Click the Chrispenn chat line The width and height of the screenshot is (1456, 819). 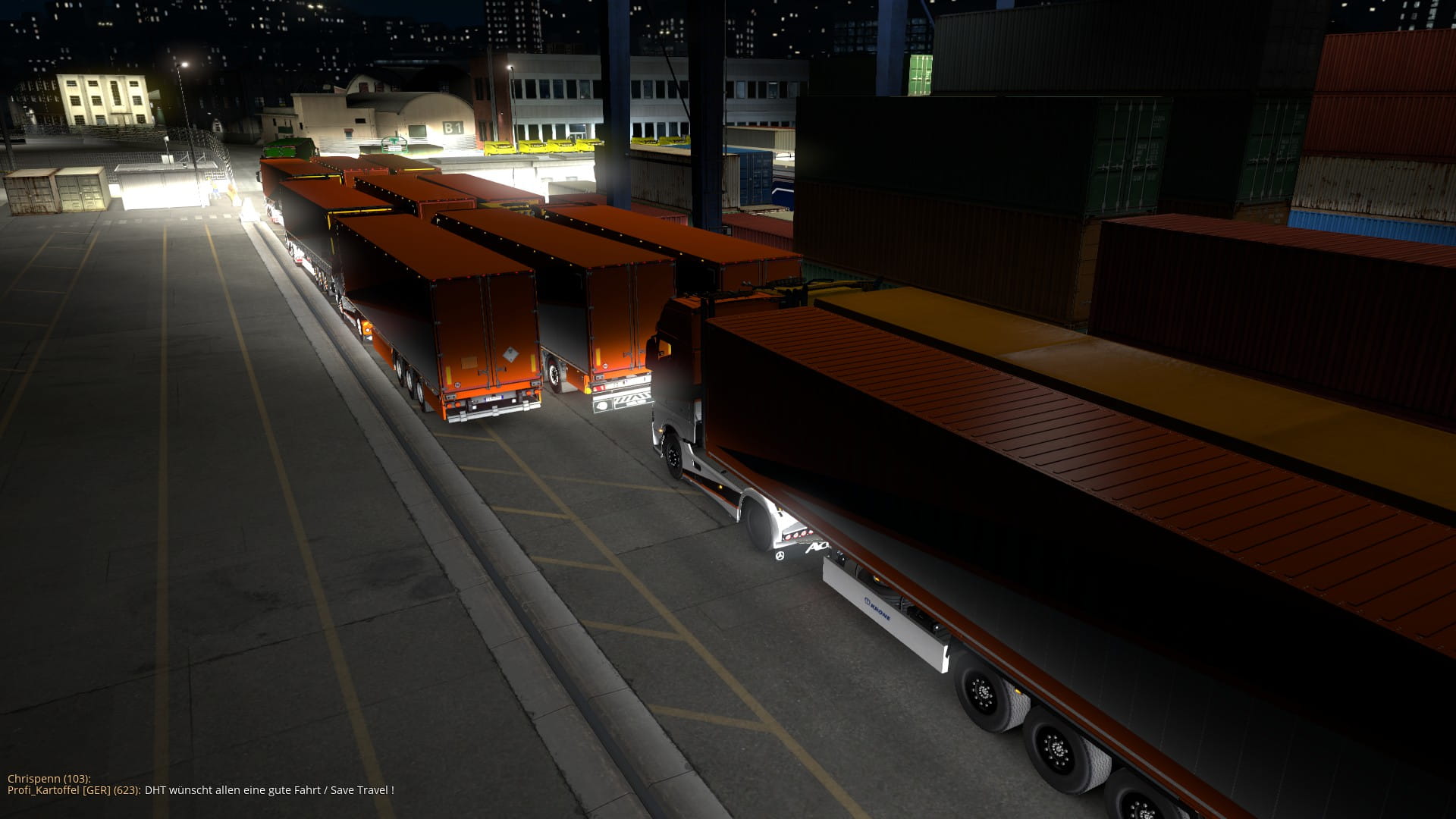(x=49, y=779)
